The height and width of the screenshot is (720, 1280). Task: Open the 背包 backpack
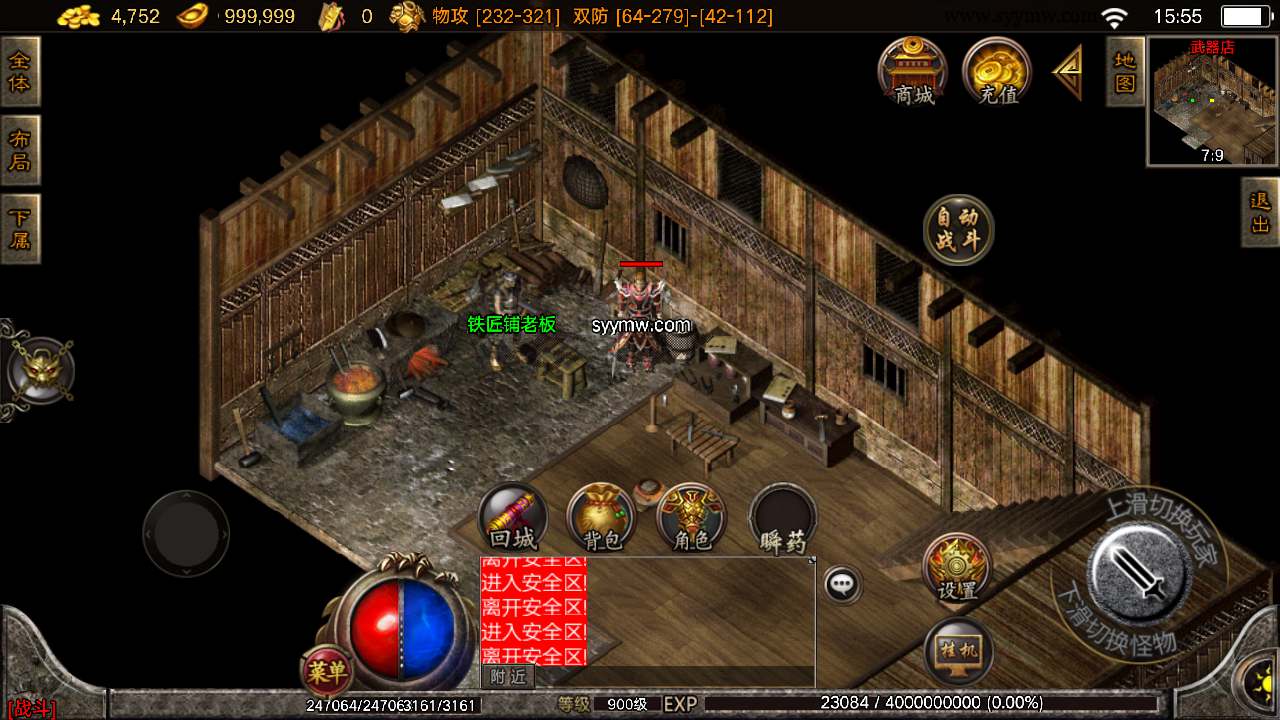click(601, 518)
